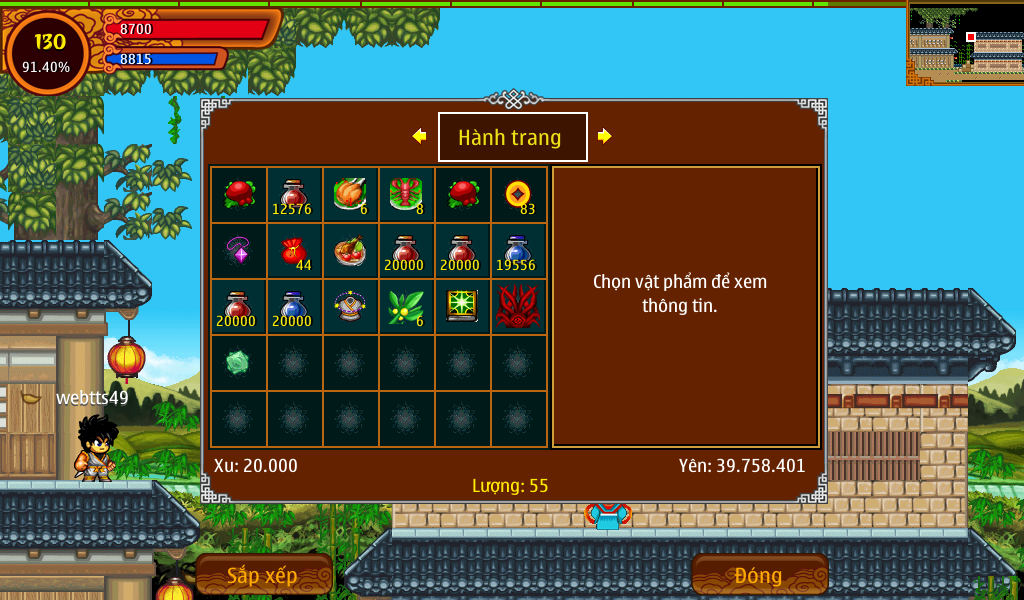Select the green crystal gem

(x=238, y=362)
